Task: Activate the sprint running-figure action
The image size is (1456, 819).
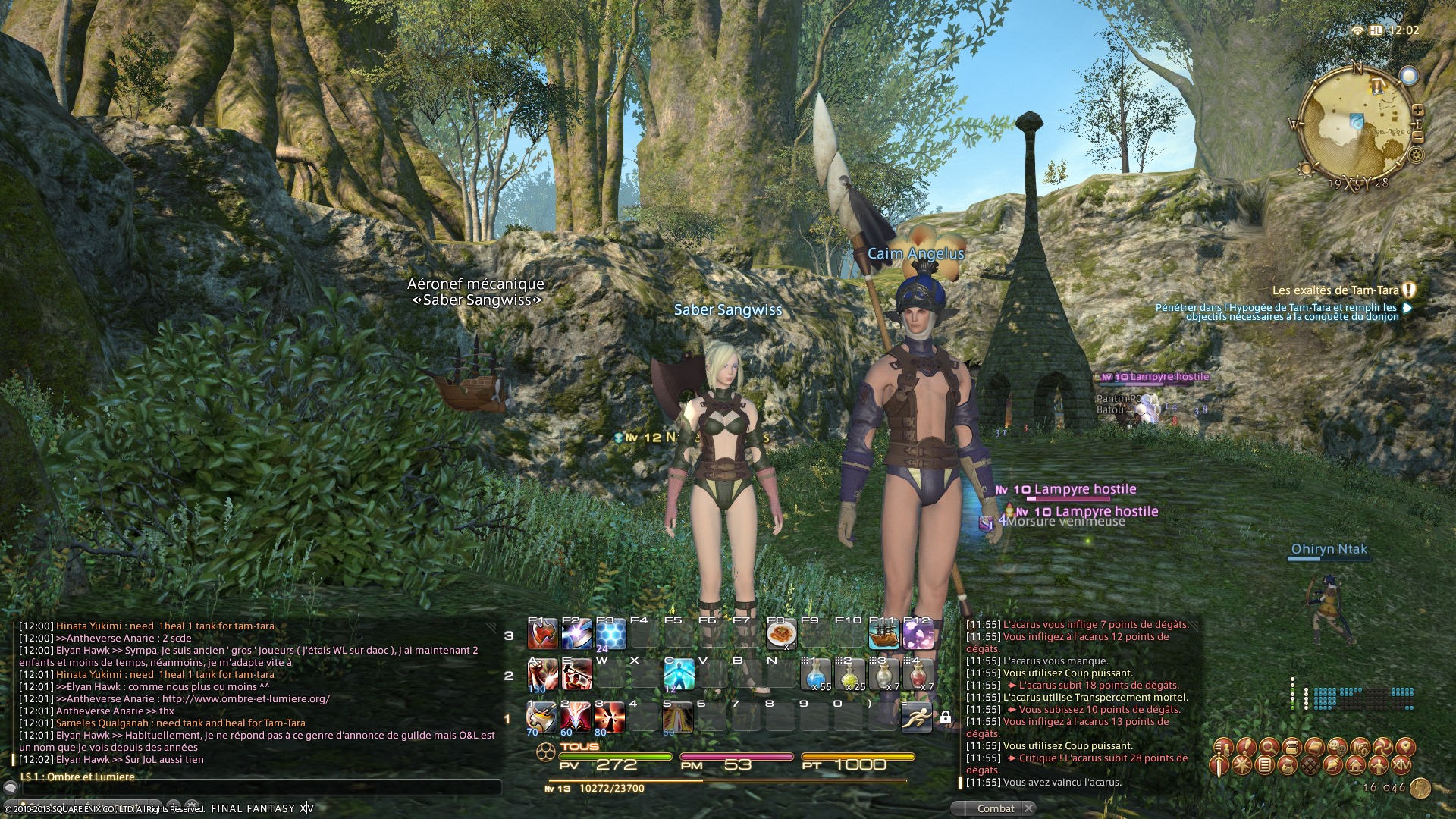Action: (x=916, y=717)
